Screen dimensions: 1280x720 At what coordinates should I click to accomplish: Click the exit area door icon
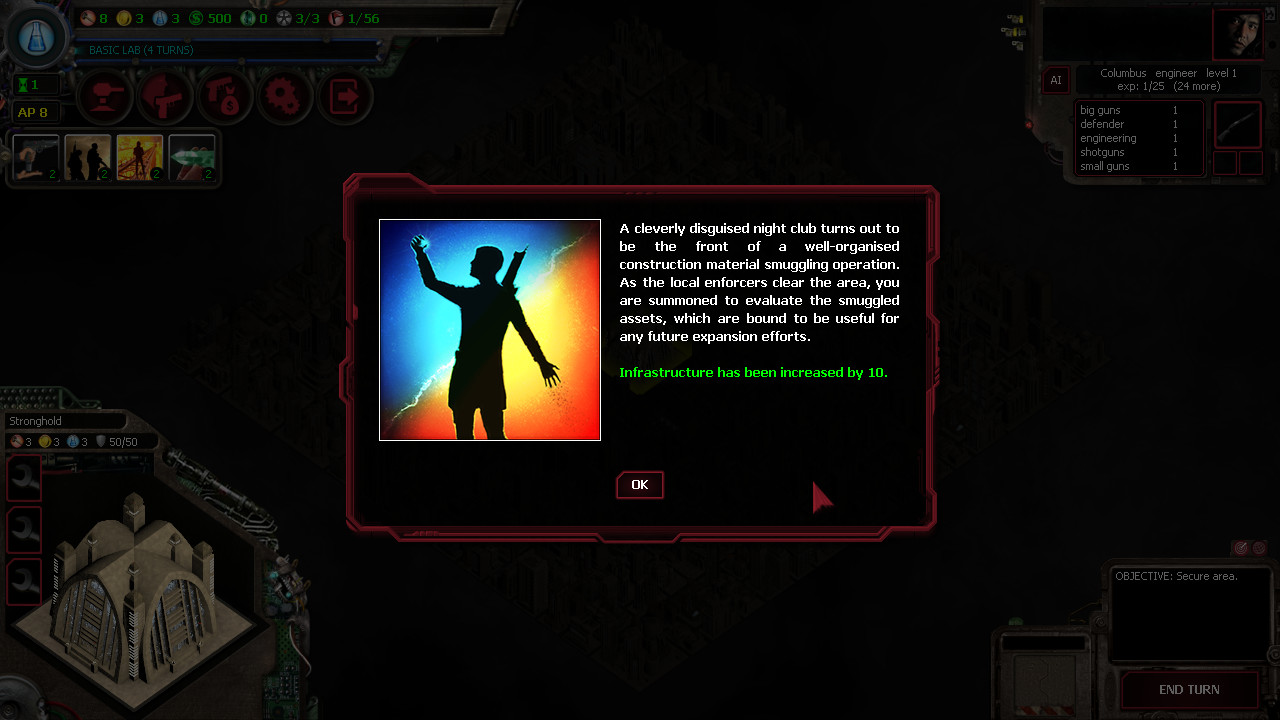click(x=344, y=96)
